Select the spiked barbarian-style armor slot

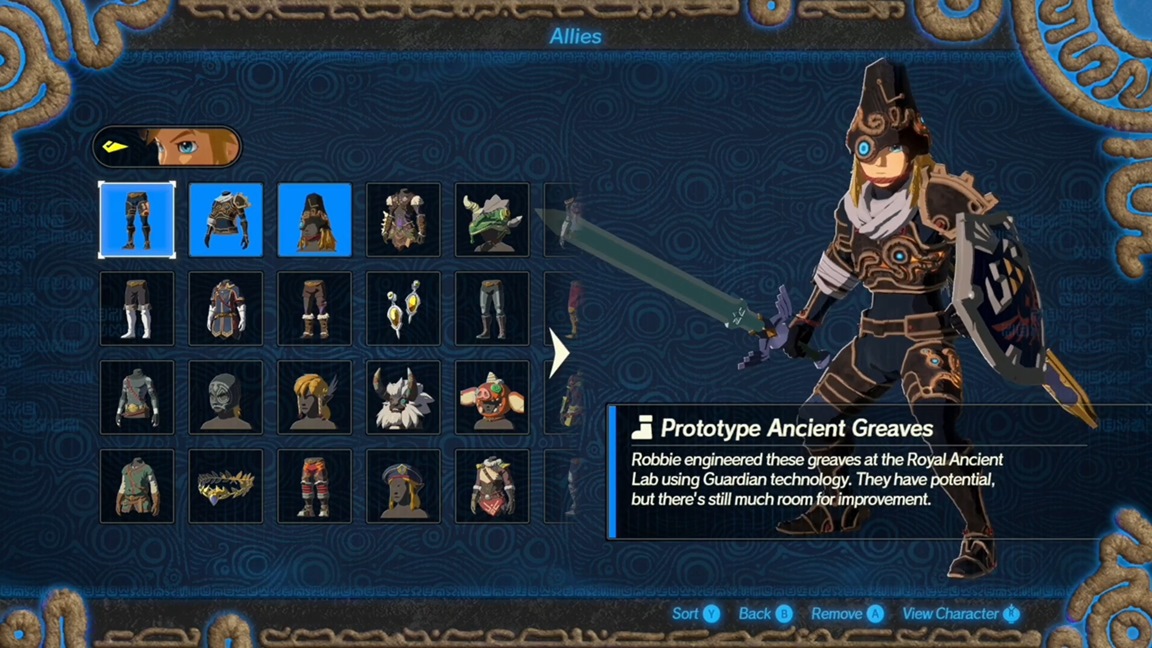404,220
